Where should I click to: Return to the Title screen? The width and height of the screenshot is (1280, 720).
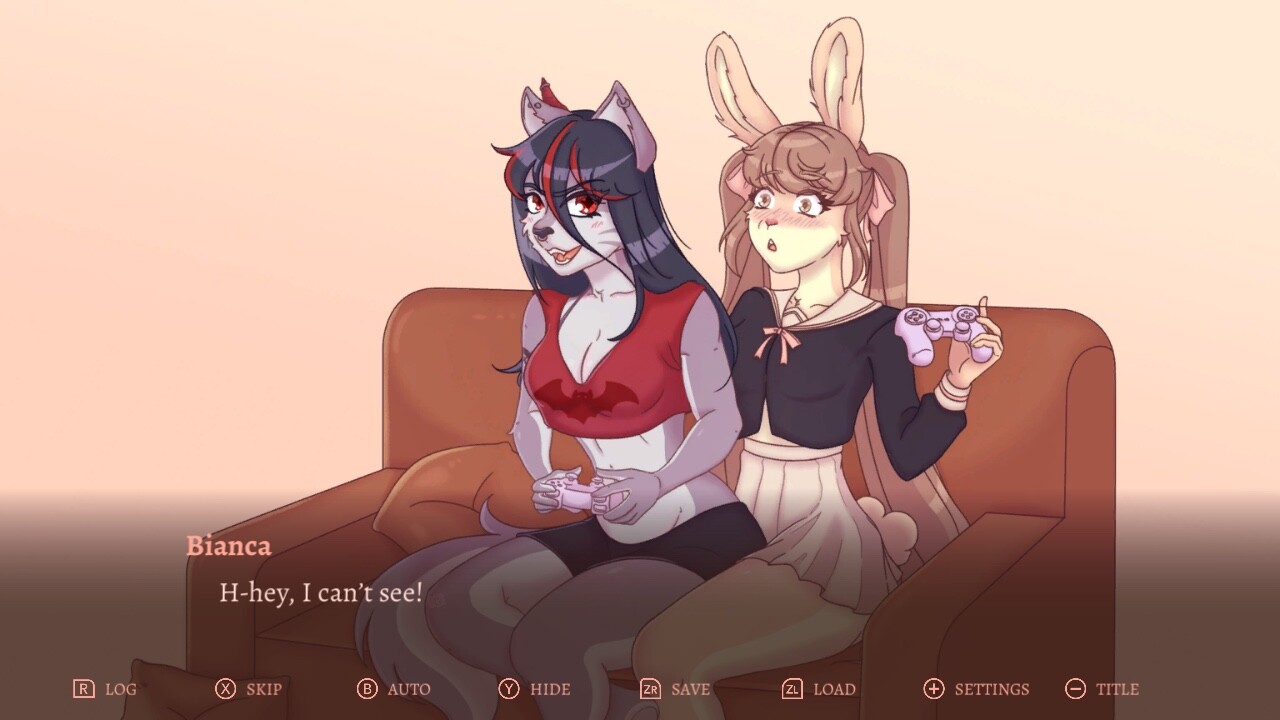click(x=1120, y=689)
